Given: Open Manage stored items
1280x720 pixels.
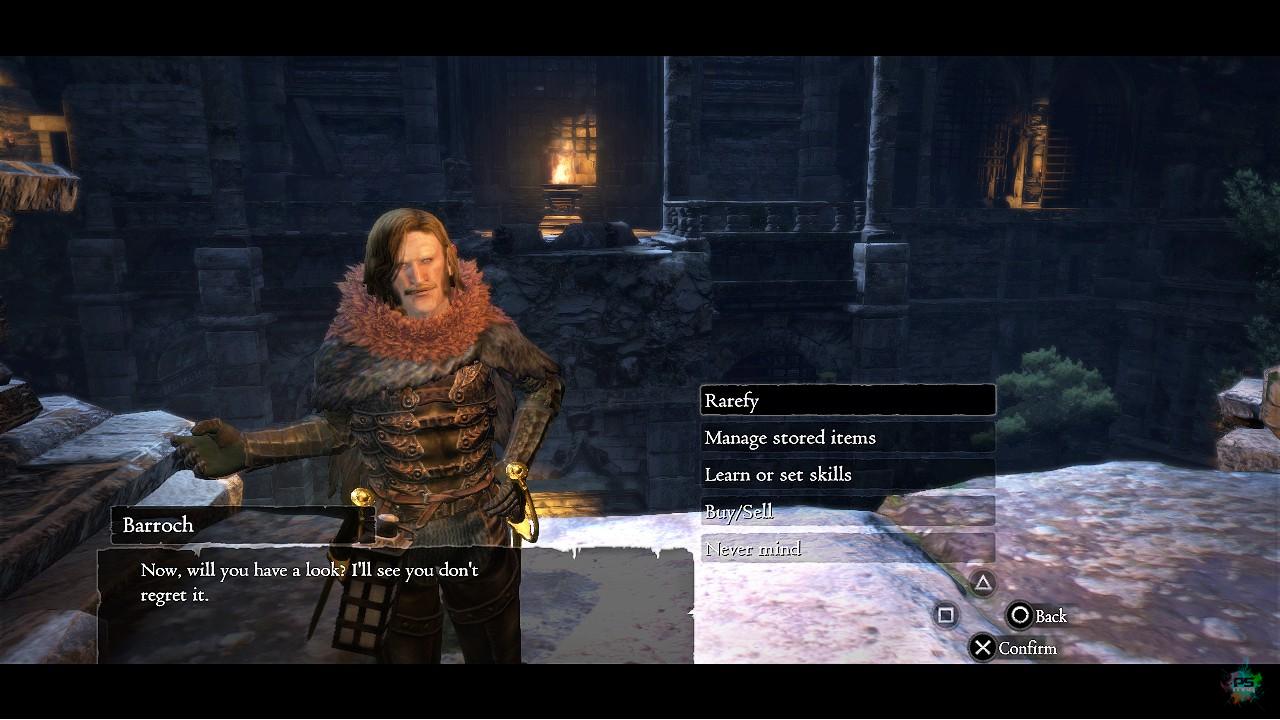Looking at the screenshot, I should click(847, 437).
